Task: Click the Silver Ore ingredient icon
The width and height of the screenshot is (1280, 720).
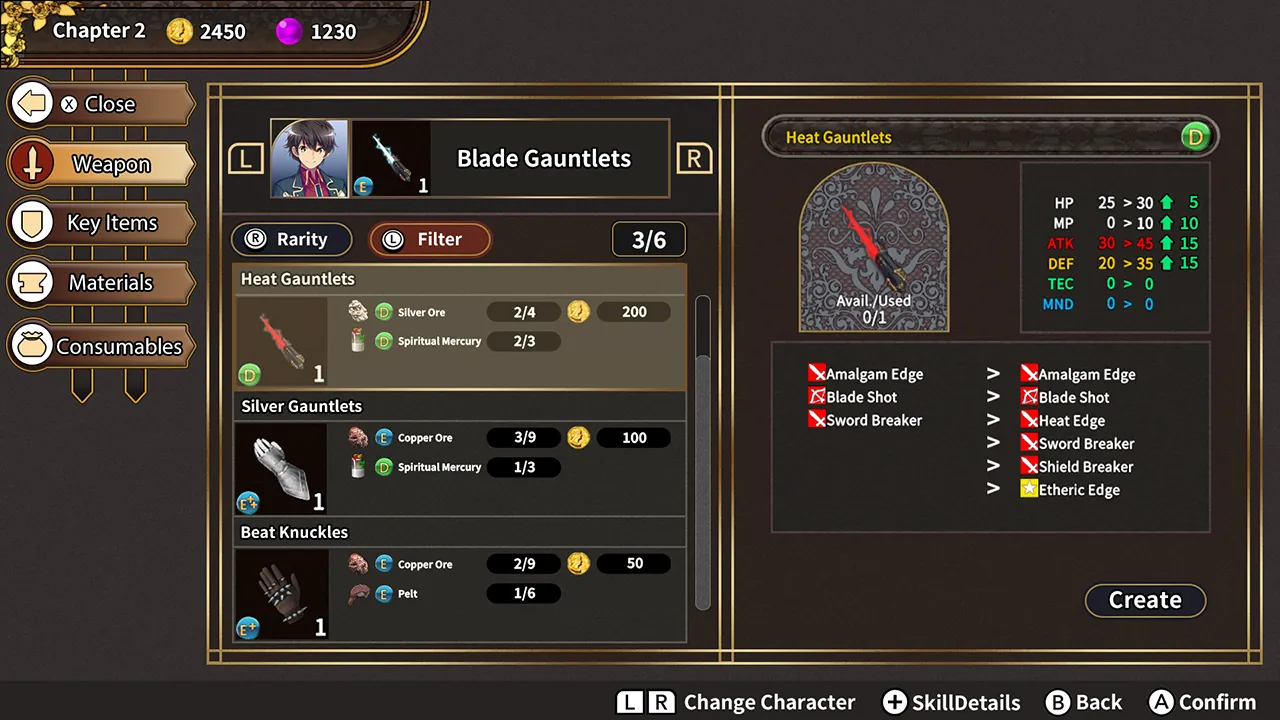Action: [358, 311]
